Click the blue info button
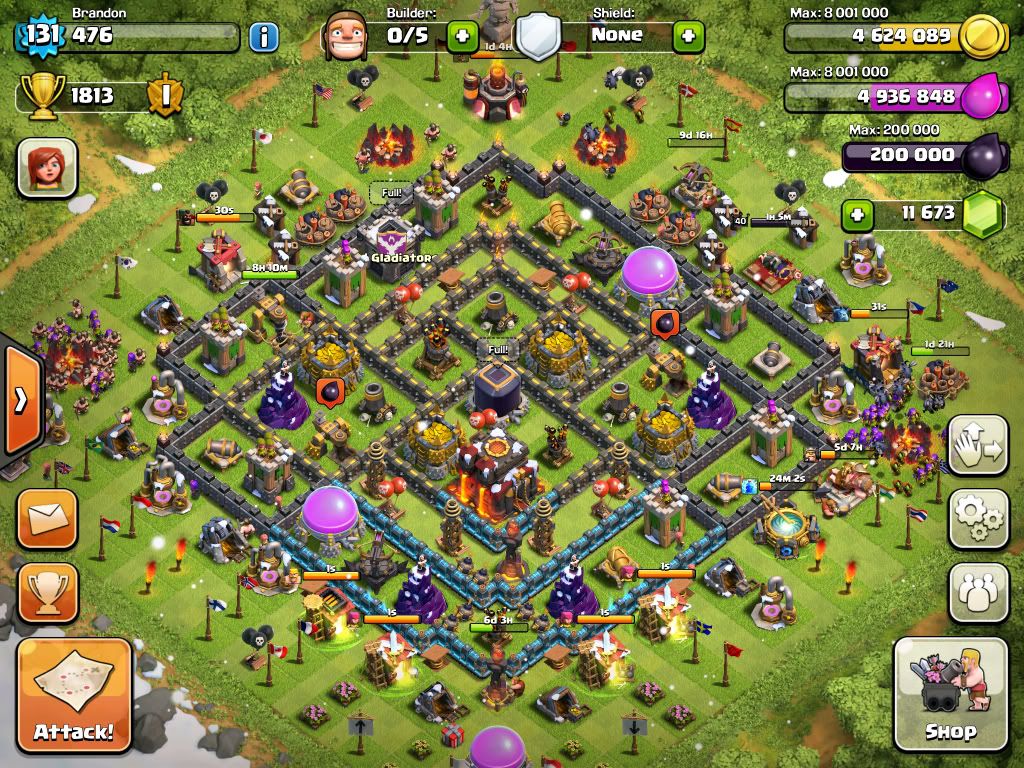Screen dimensions: 1024x768 coord(263,38)
